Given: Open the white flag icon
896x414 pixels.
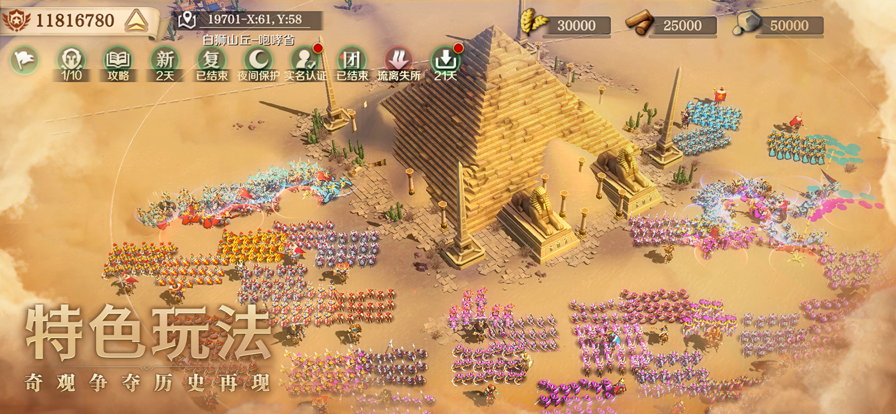Looking at the screenshot, I should click(23, 59).
